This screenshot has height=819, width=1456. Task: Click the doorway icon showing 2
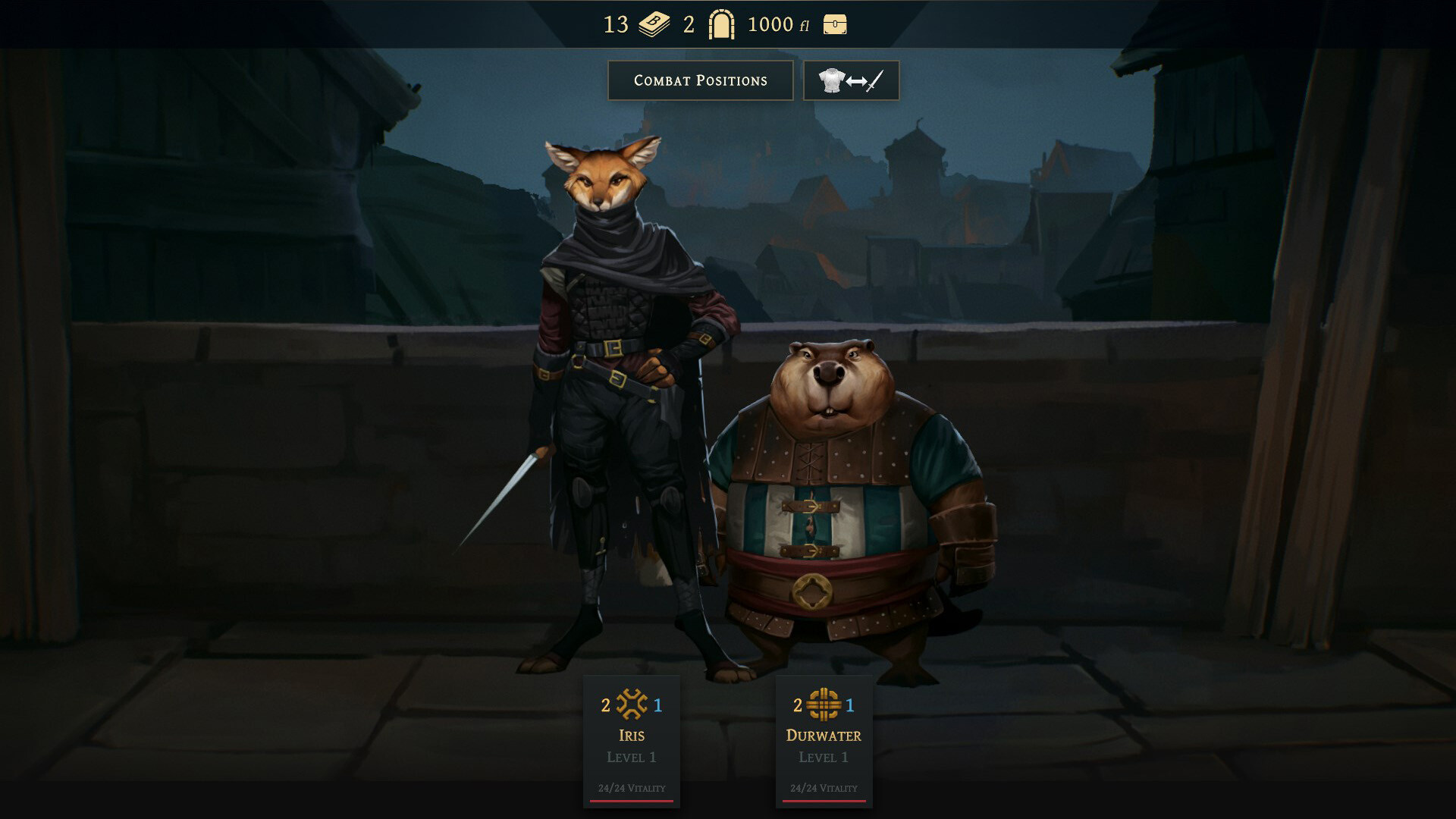722,24
